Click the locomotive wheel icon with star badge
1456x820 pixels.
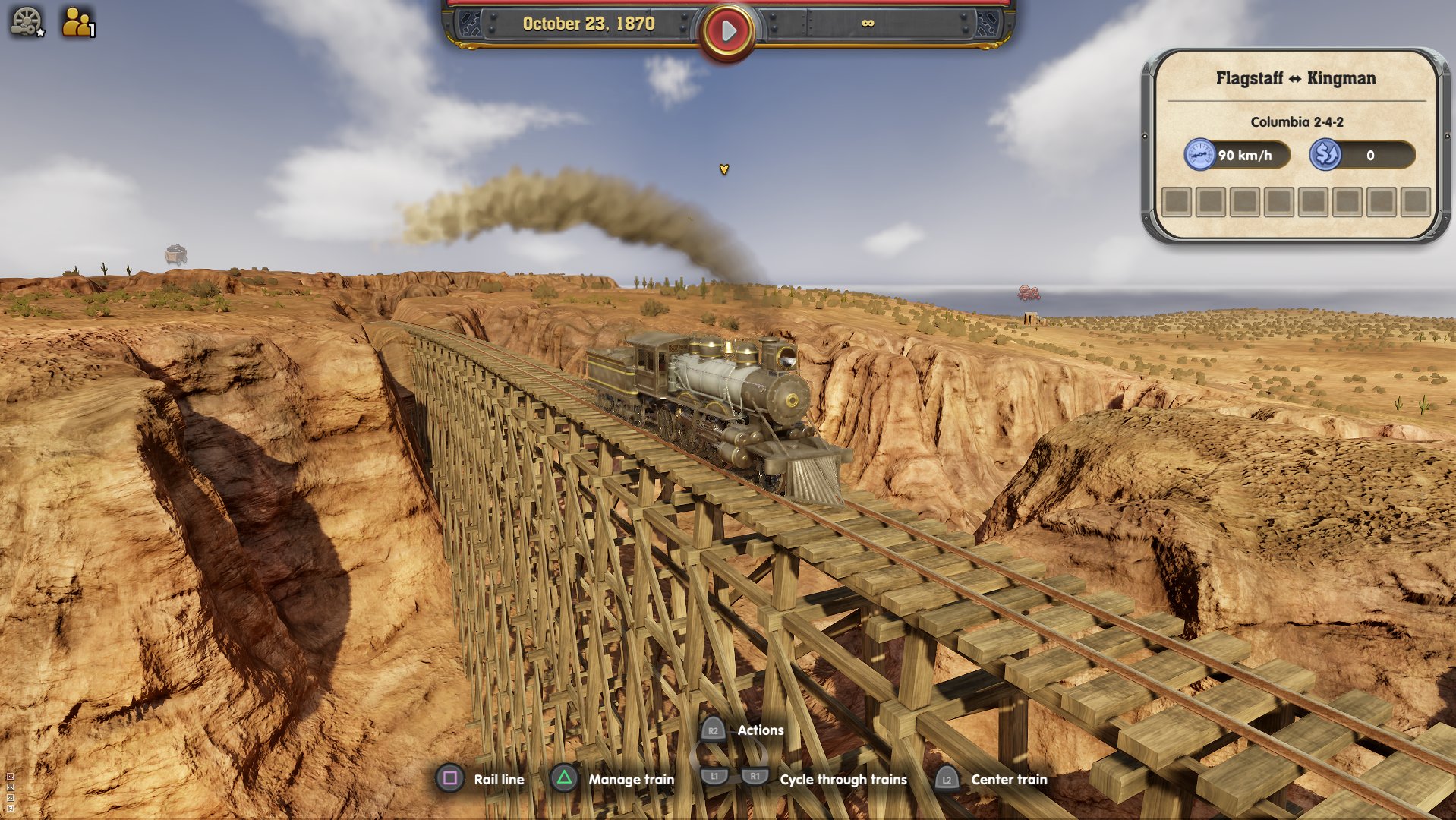pos(27,20)
